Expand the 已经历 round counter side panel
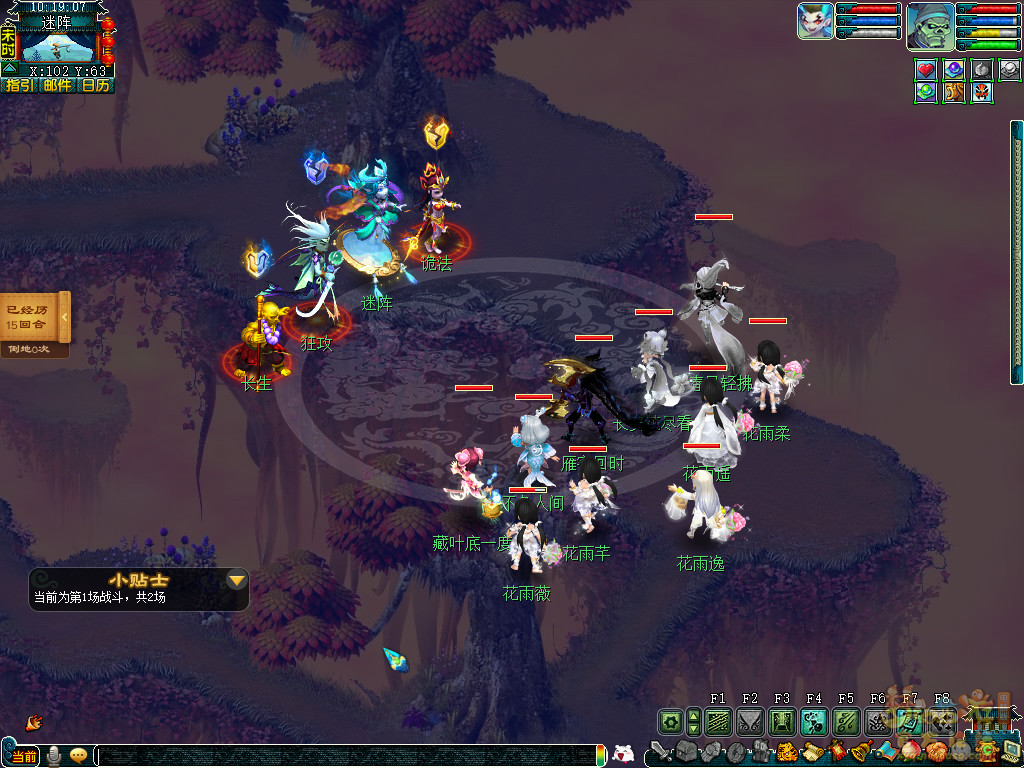Screen dimensions: 1024x768 pos(65,317)
